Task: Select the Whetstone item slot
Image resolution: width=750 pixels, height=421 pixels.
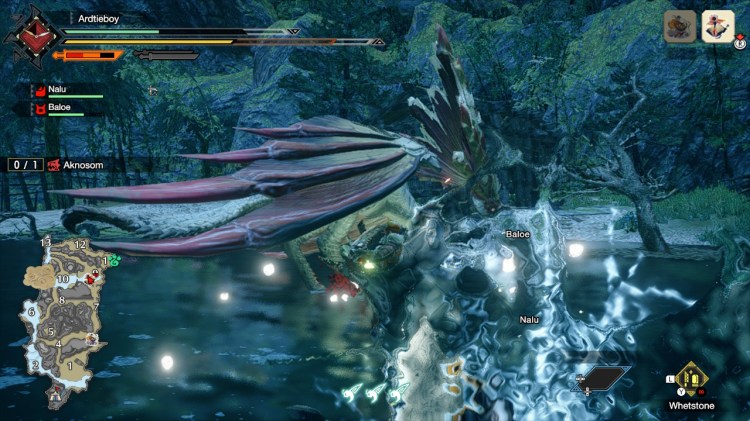Action: coord(689,379)
